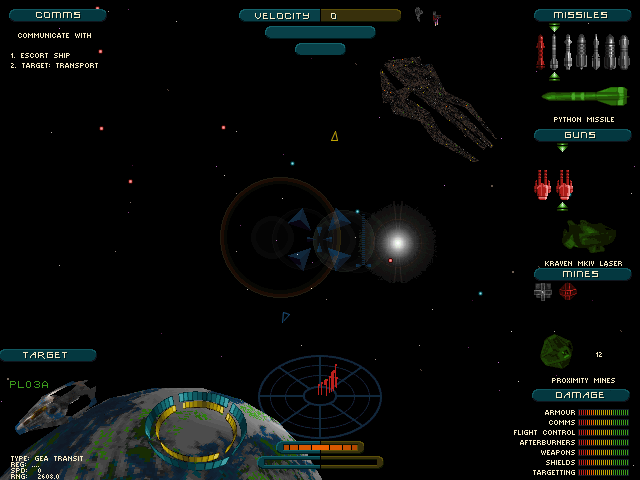Open the Damage panel header
Screen dimensions: 640x480
582,394
